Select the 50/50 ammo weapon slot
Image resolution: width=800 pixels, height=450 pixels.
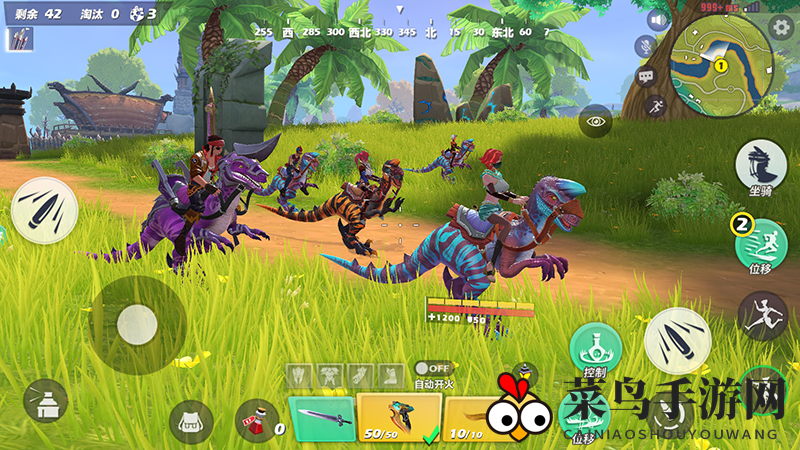tap(396, 418)
